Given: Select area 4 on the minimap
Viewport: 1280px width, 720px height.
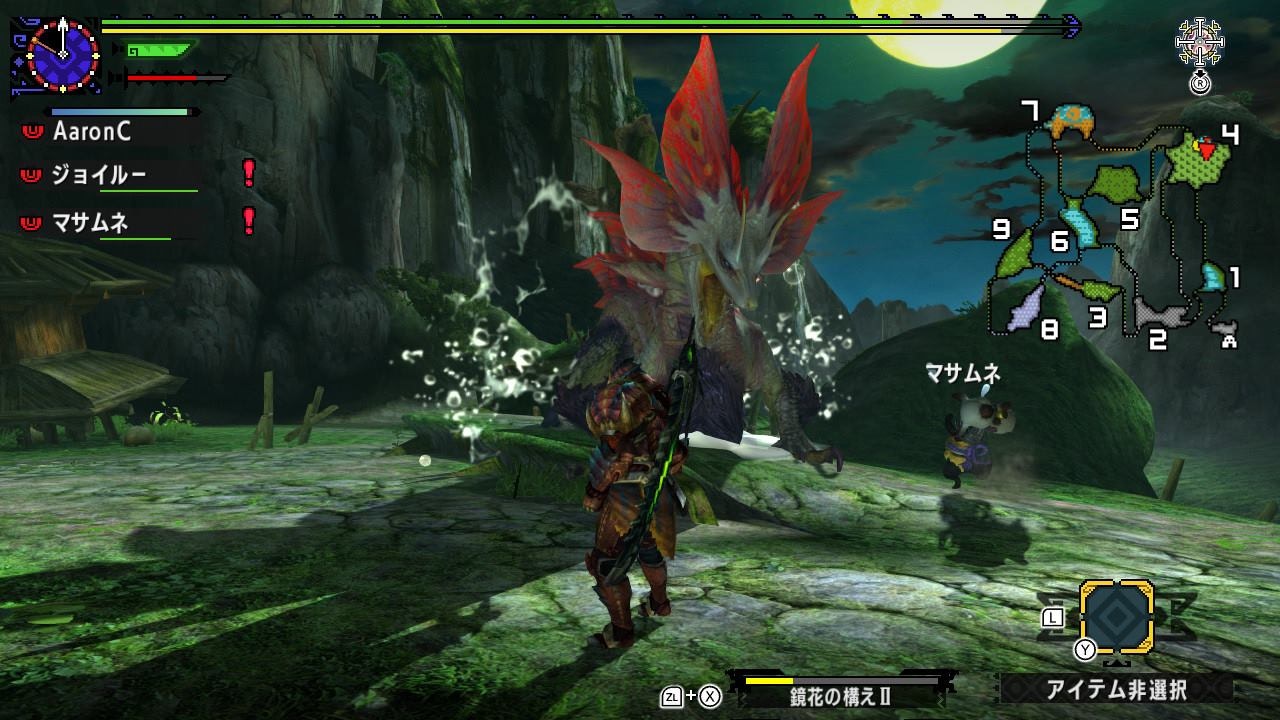Looking at the screenshot, I should (x=1200, y=158).
